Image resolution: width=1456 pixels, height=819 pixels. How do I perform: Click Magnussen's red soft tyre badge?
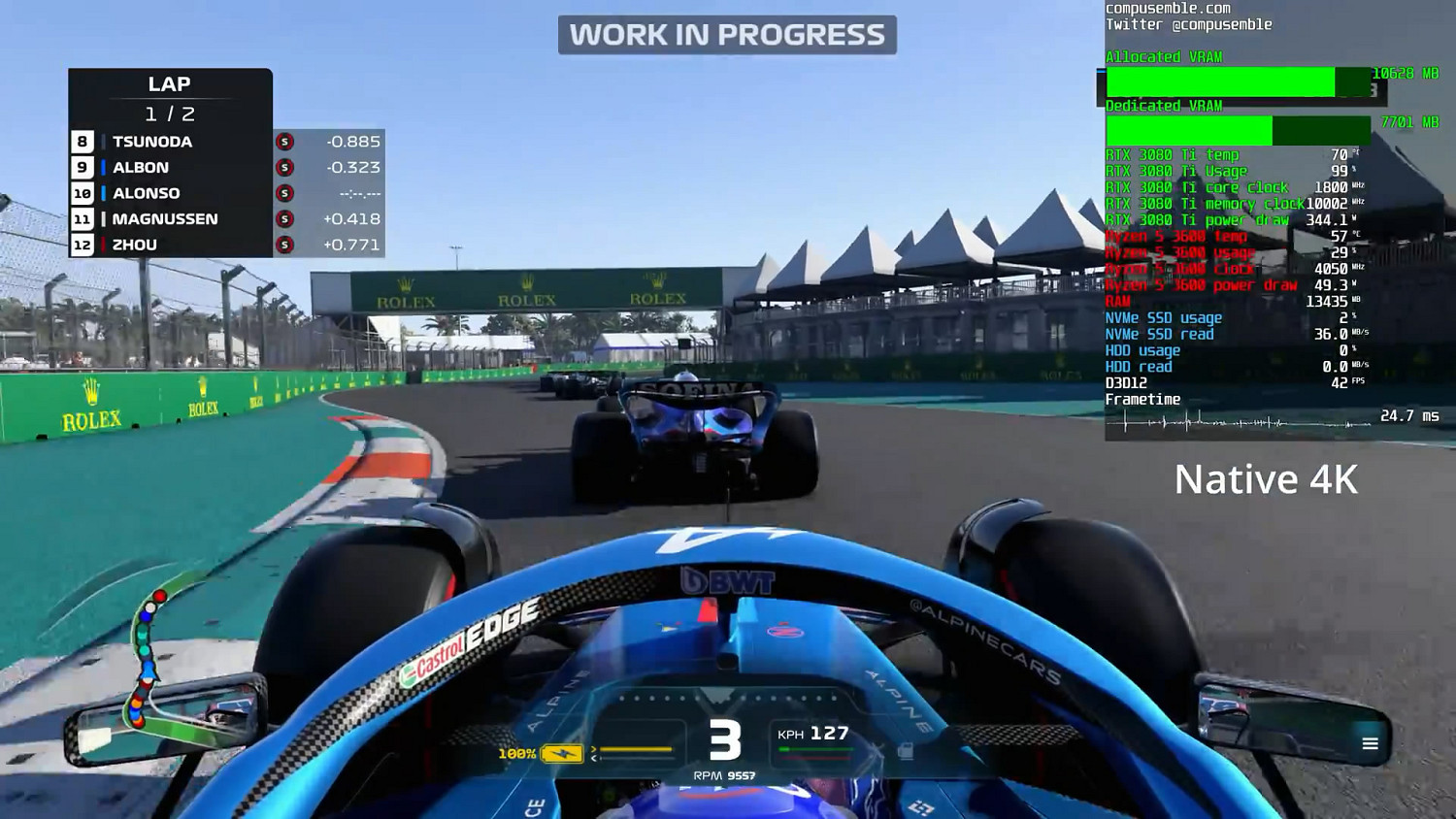pos(283,219)
